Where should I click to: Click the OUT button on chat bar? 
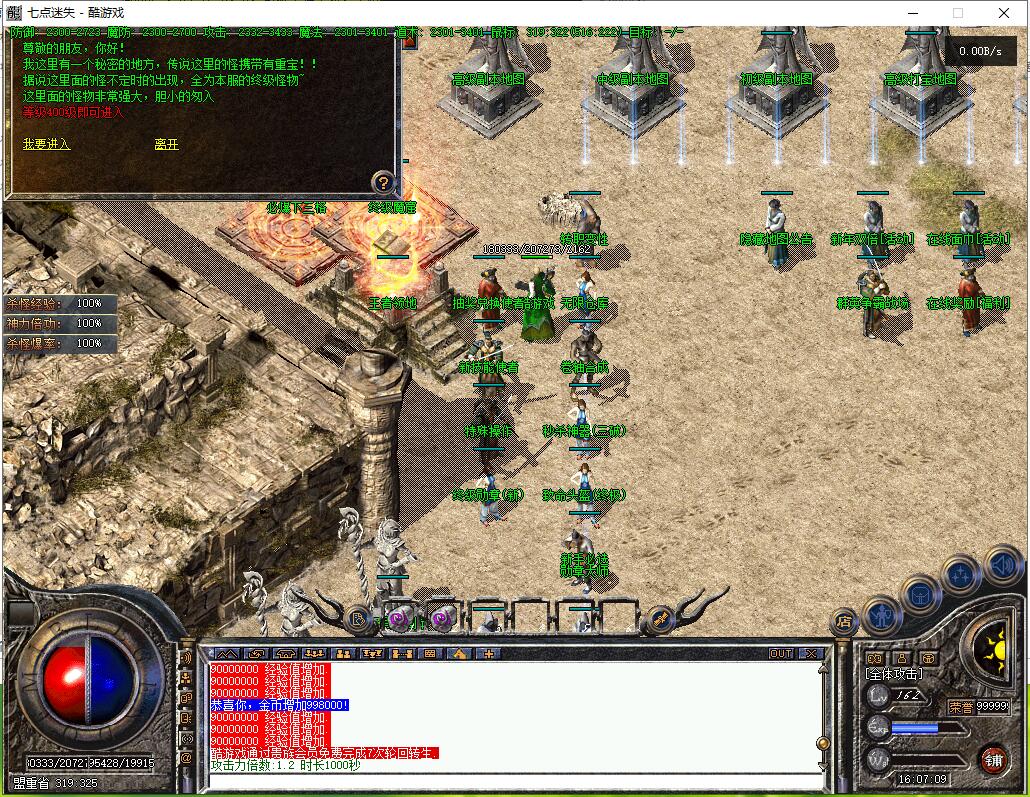tap(780, 654)
